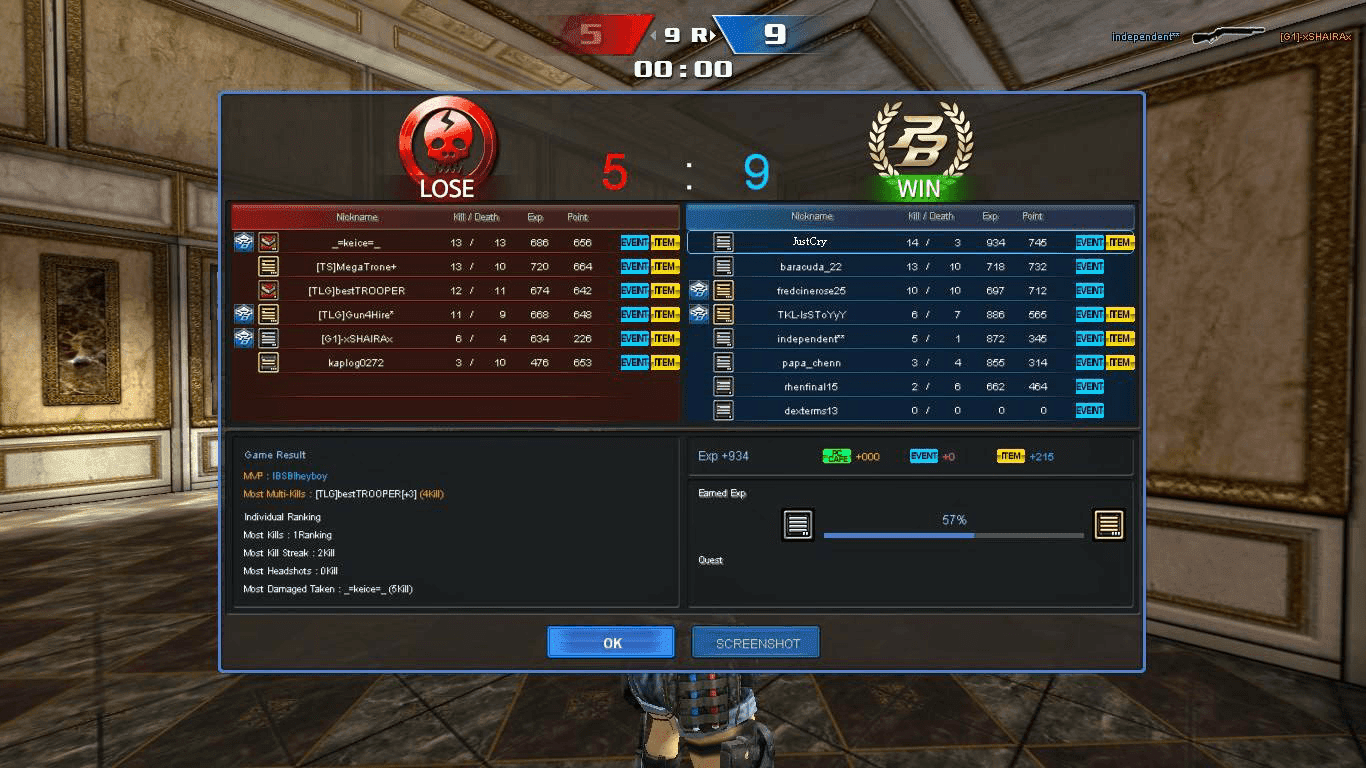Toggle the EVENT badge on dexterms13's row
Screen dimensions: 1366x768
point(1089,410)
